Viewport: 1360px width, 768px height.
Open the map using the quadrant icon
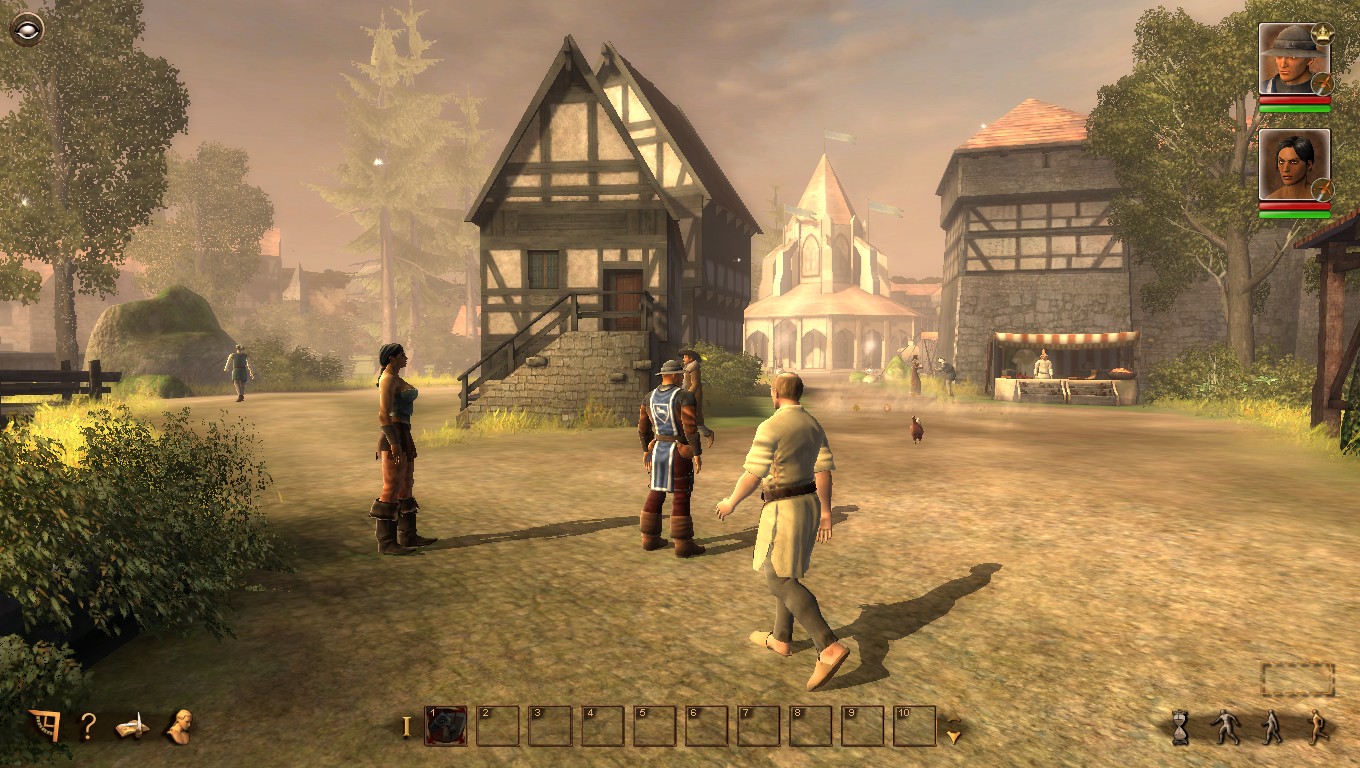(45, 725)
